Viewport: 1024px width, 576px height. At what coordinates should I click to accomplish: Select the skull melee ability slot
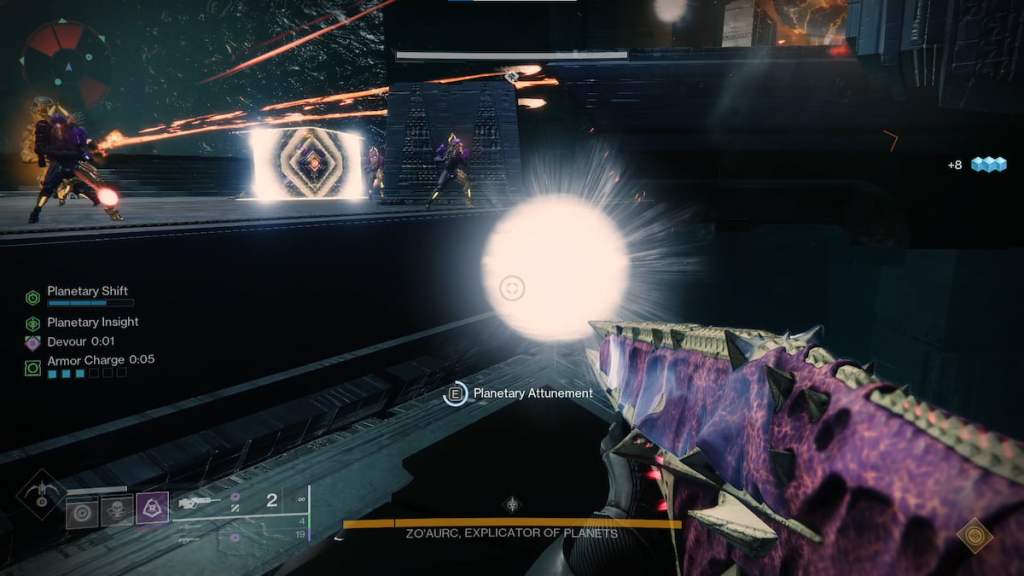117,511
